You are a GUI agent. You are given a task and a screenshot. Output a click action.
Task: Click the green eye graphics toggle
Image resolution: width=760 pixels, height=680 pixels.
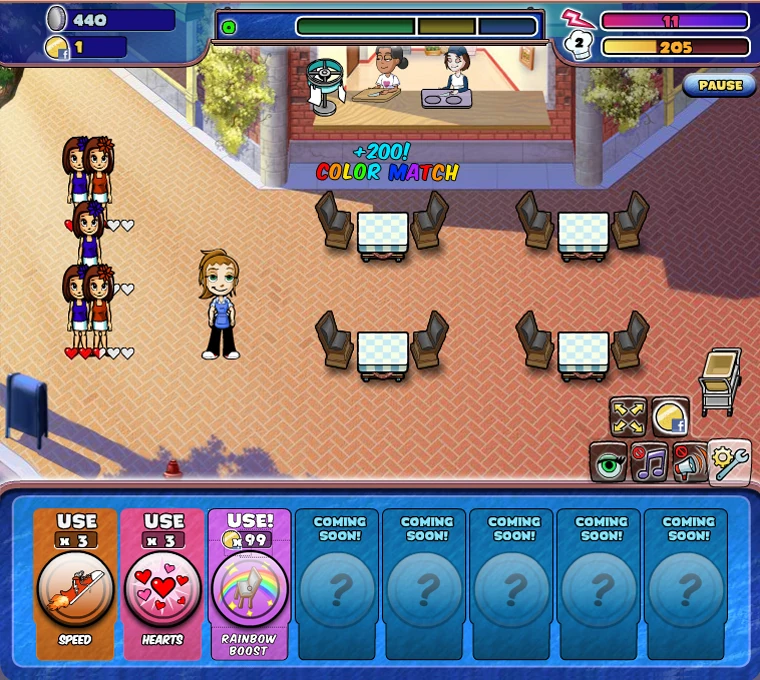(x=608, y=463)
